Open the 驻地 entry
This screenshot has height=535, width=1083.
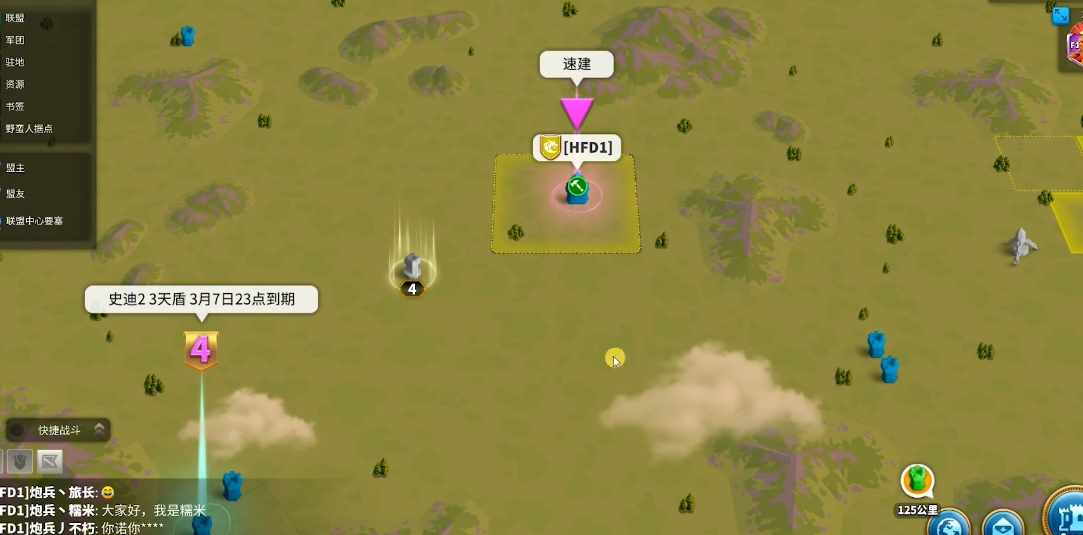pos(15,62)
